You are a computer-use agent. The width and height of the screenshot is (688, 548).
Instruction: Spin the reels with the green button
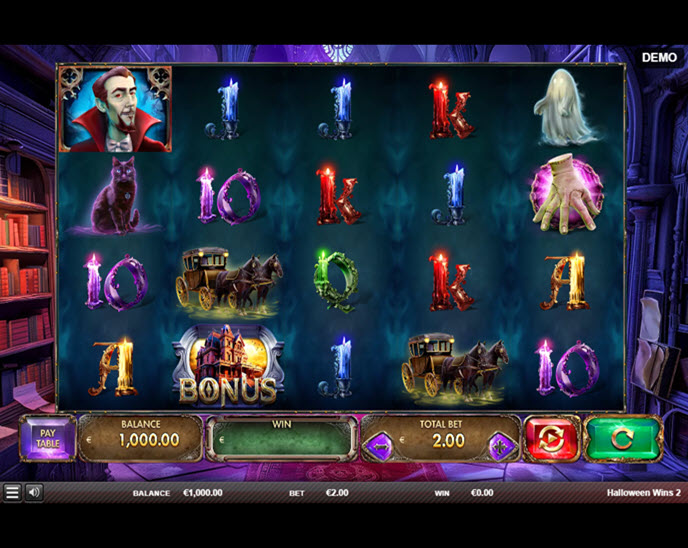pos(622,439)
